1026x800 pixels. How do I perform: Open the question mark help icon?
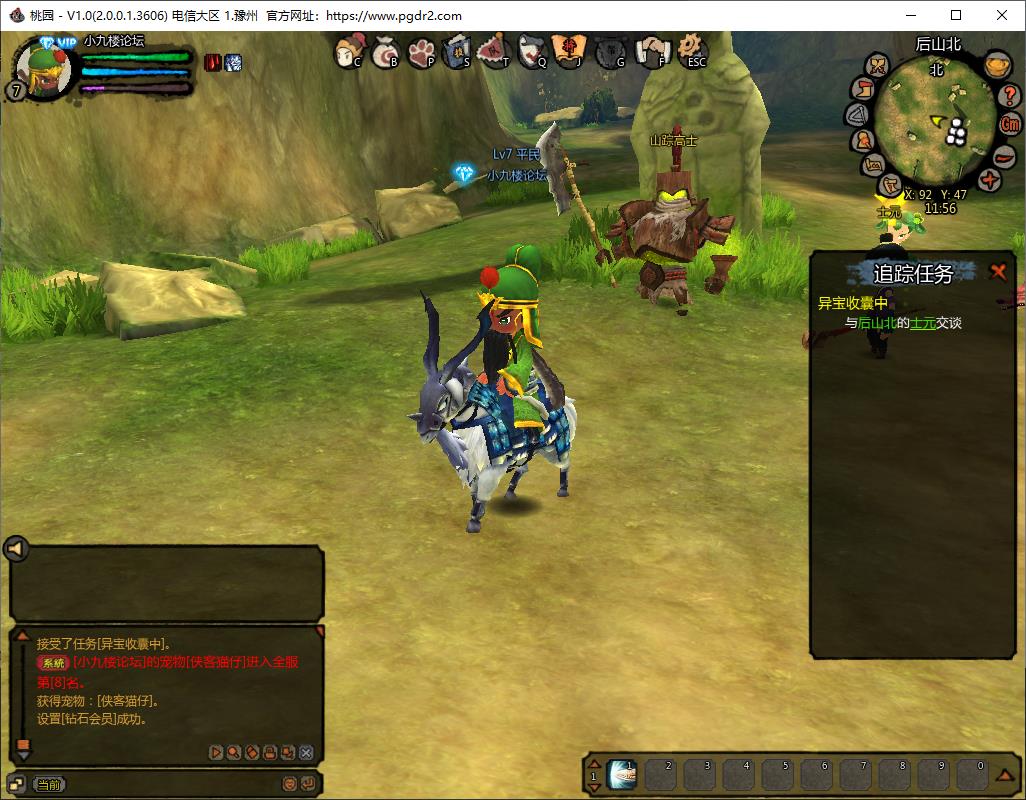tap(1009, 95)
